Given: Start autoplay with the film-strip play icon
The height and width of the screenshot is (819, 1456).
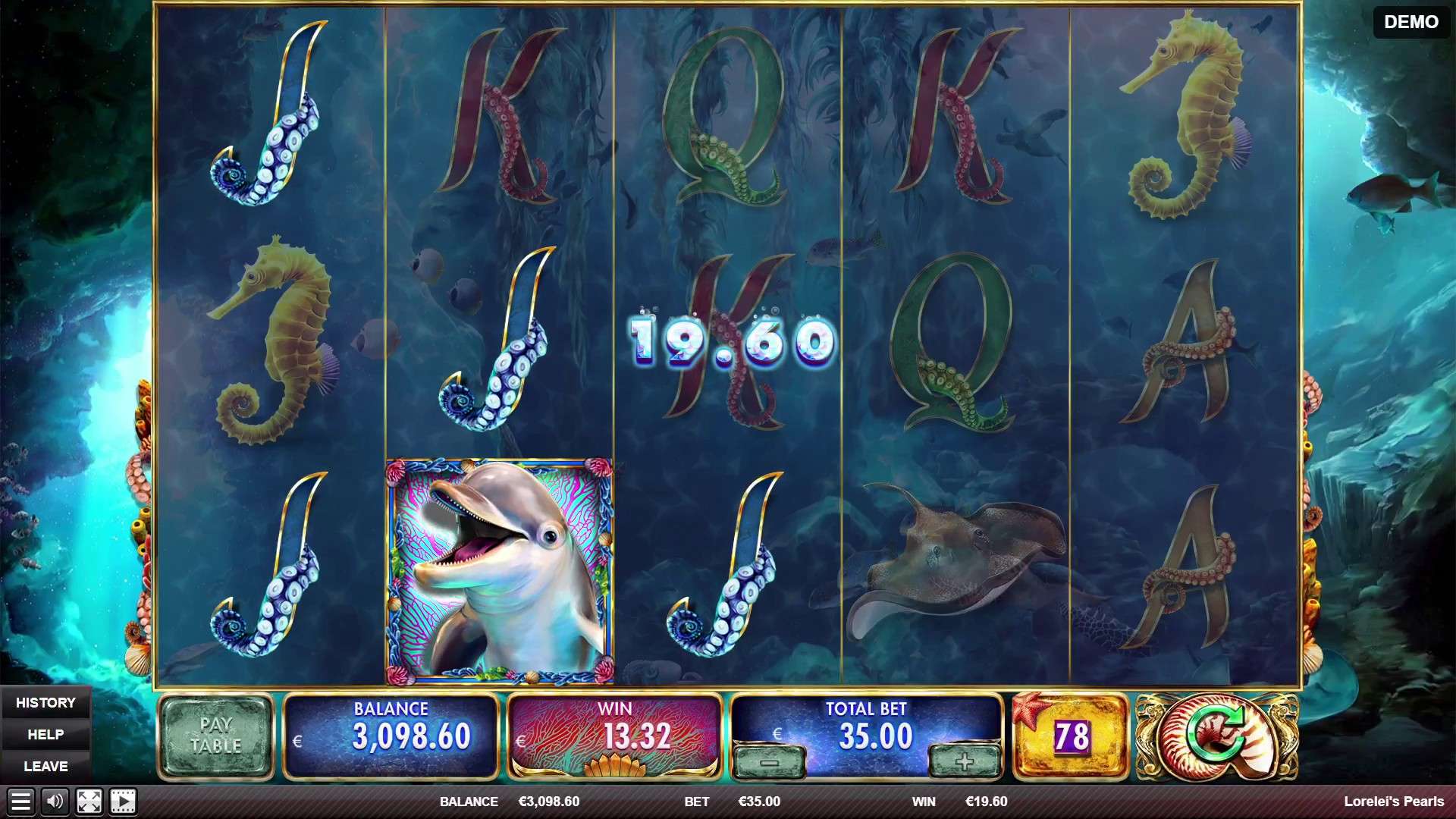Looking at the screenshot, I should click(x=121, y=800).
